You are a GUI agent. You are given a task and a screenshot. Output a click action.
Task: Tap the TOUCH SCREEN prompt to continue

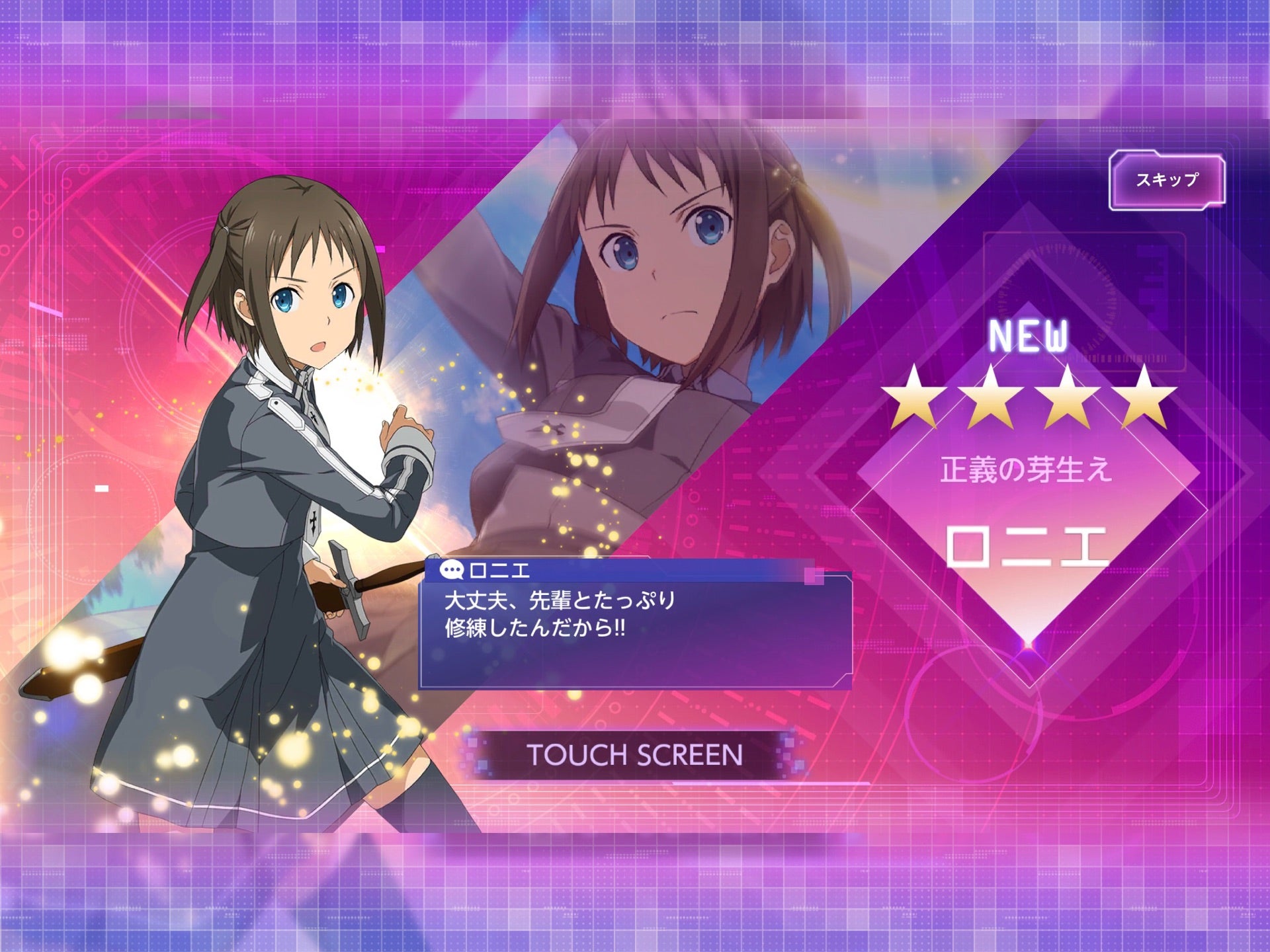[x=634, y=755]
